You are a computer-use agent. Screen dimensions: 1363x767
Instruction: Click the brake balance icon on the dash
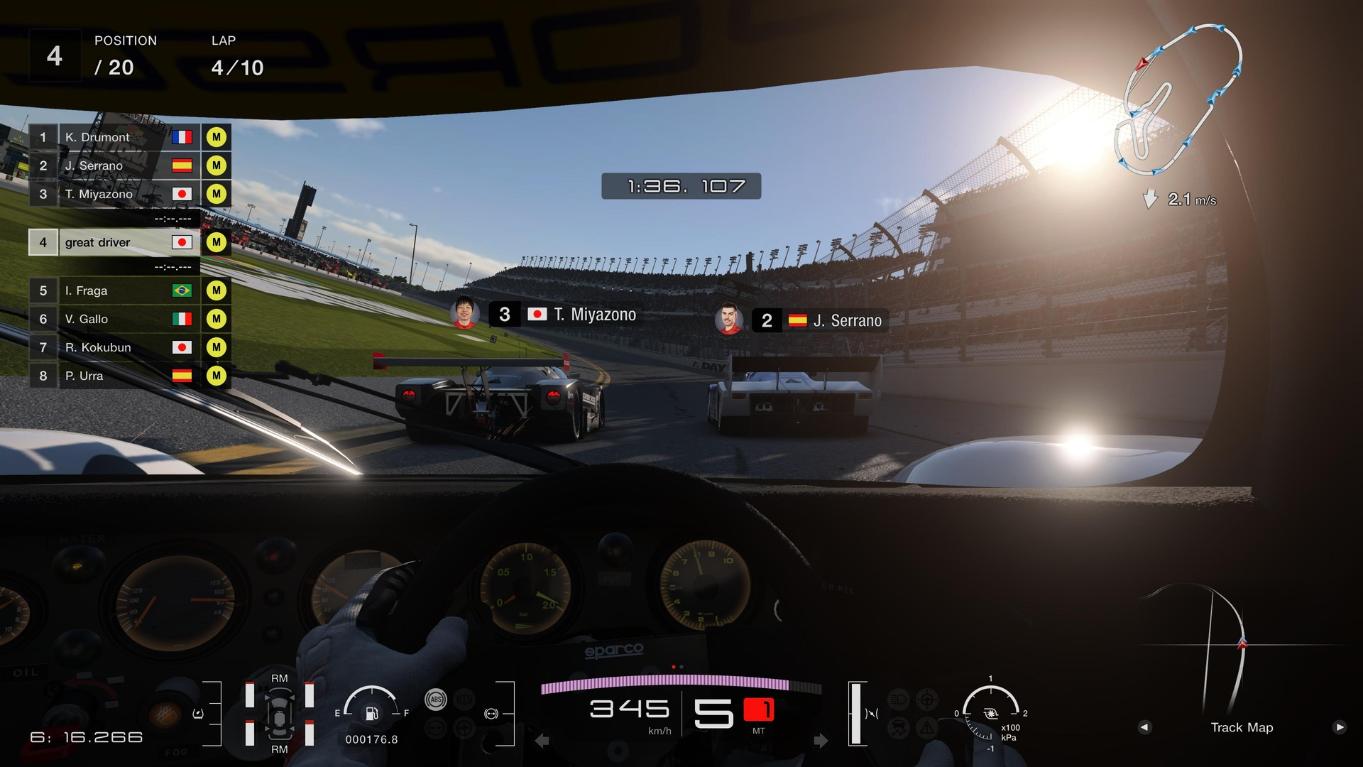pos(491,713)
